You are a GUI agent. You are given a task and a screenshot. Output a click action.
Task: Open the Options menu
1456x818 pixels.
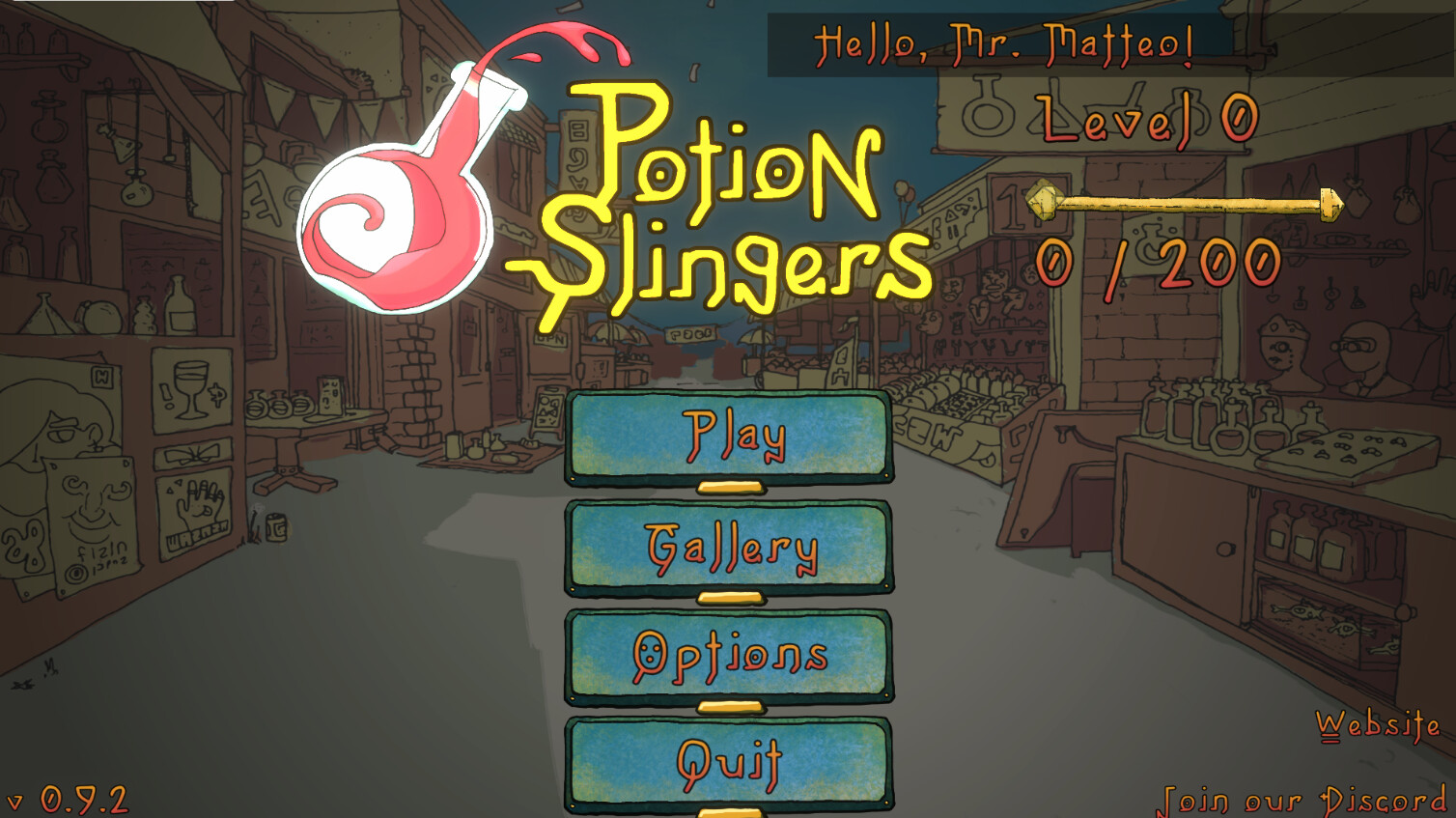pyautogui.click(x=729, y=655)
